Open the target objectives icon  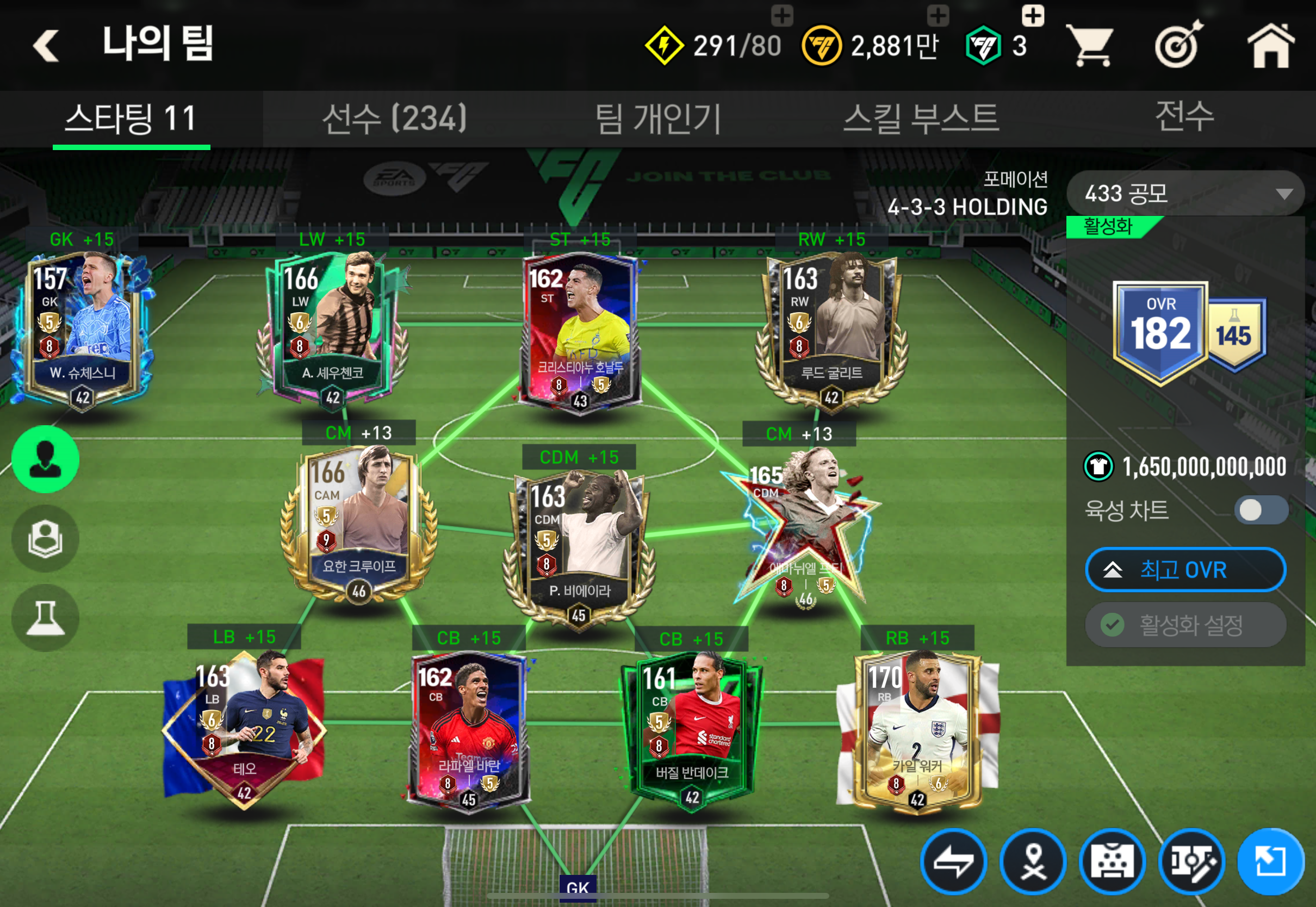pos(1178,46)
